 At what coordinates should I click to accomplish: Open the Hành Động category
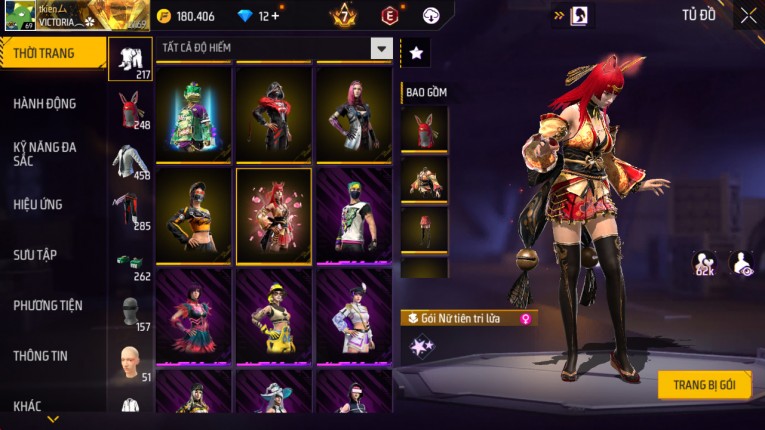click(45, 103)
